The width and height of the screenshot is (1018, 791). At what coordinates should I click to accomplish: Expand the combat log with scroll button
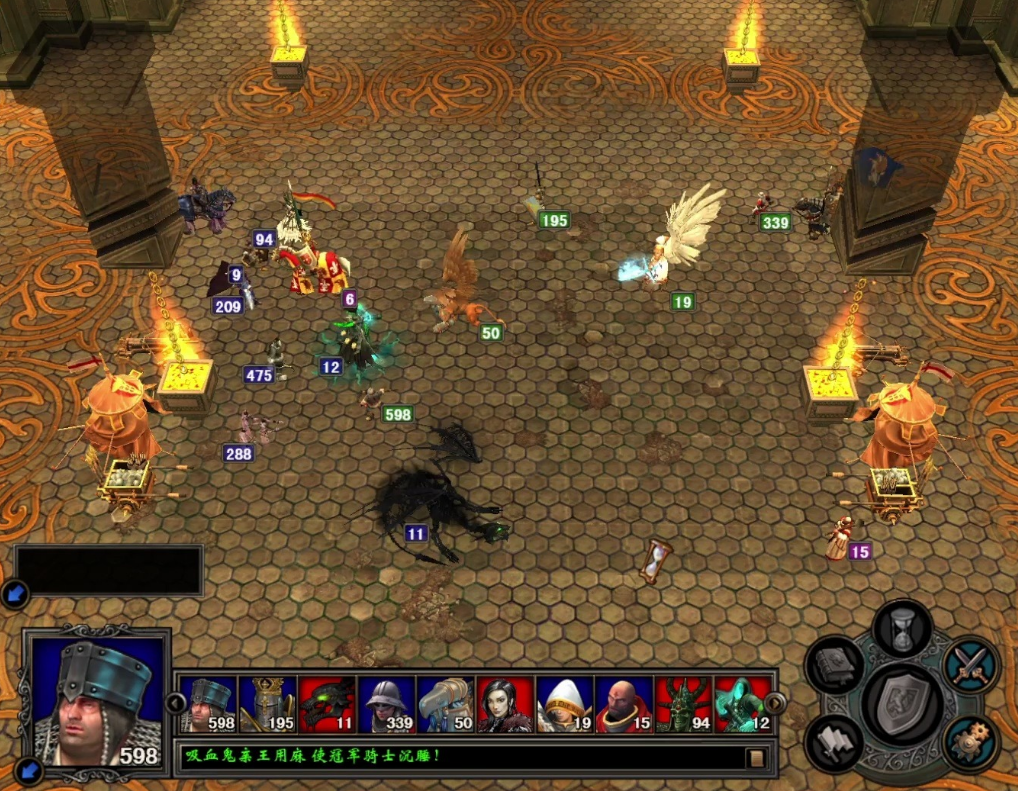point(757,758)
